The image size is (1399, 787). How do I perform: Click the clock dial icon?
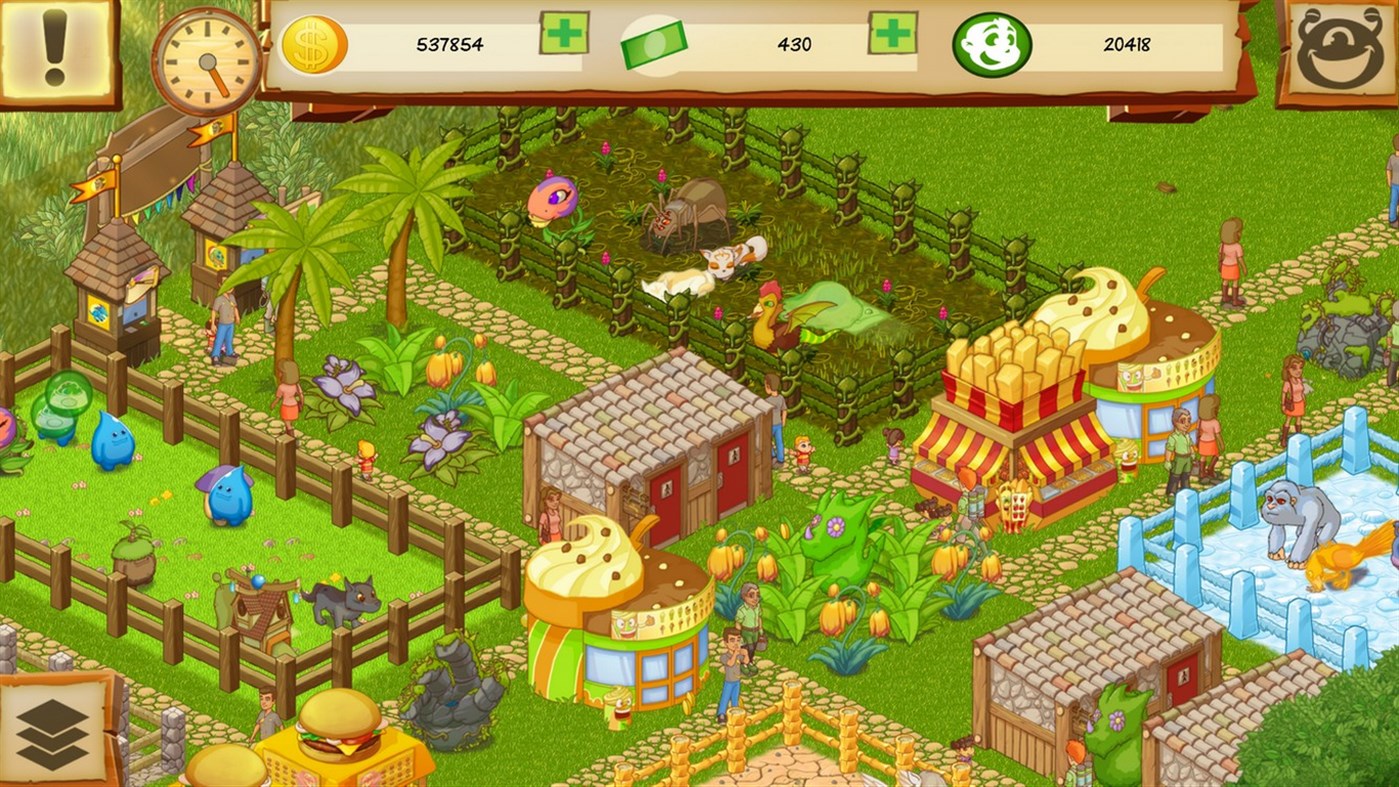205,60
